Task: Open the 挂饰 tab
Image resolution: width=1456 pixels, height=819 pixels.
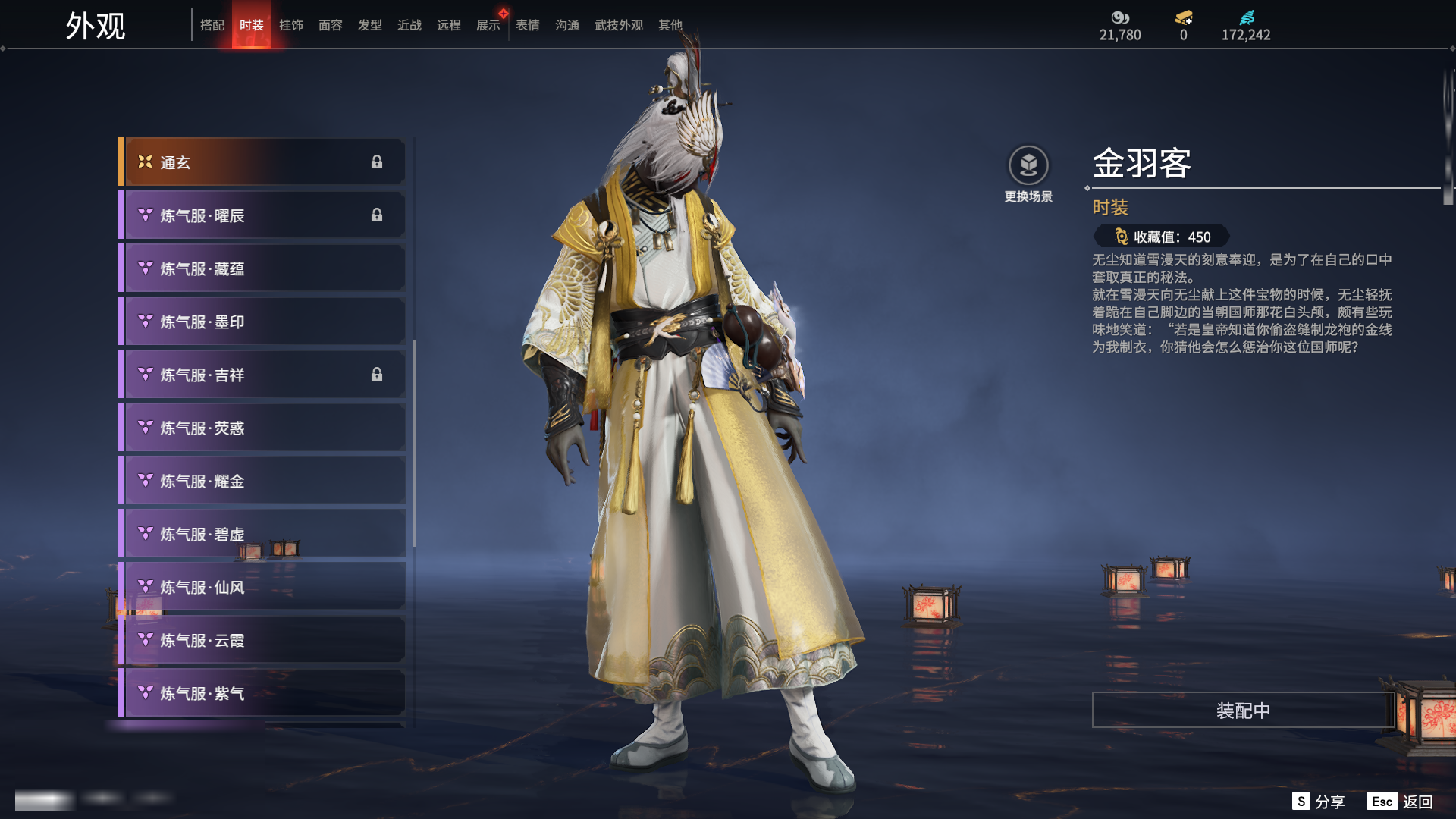Action: (x=291, y=25)
